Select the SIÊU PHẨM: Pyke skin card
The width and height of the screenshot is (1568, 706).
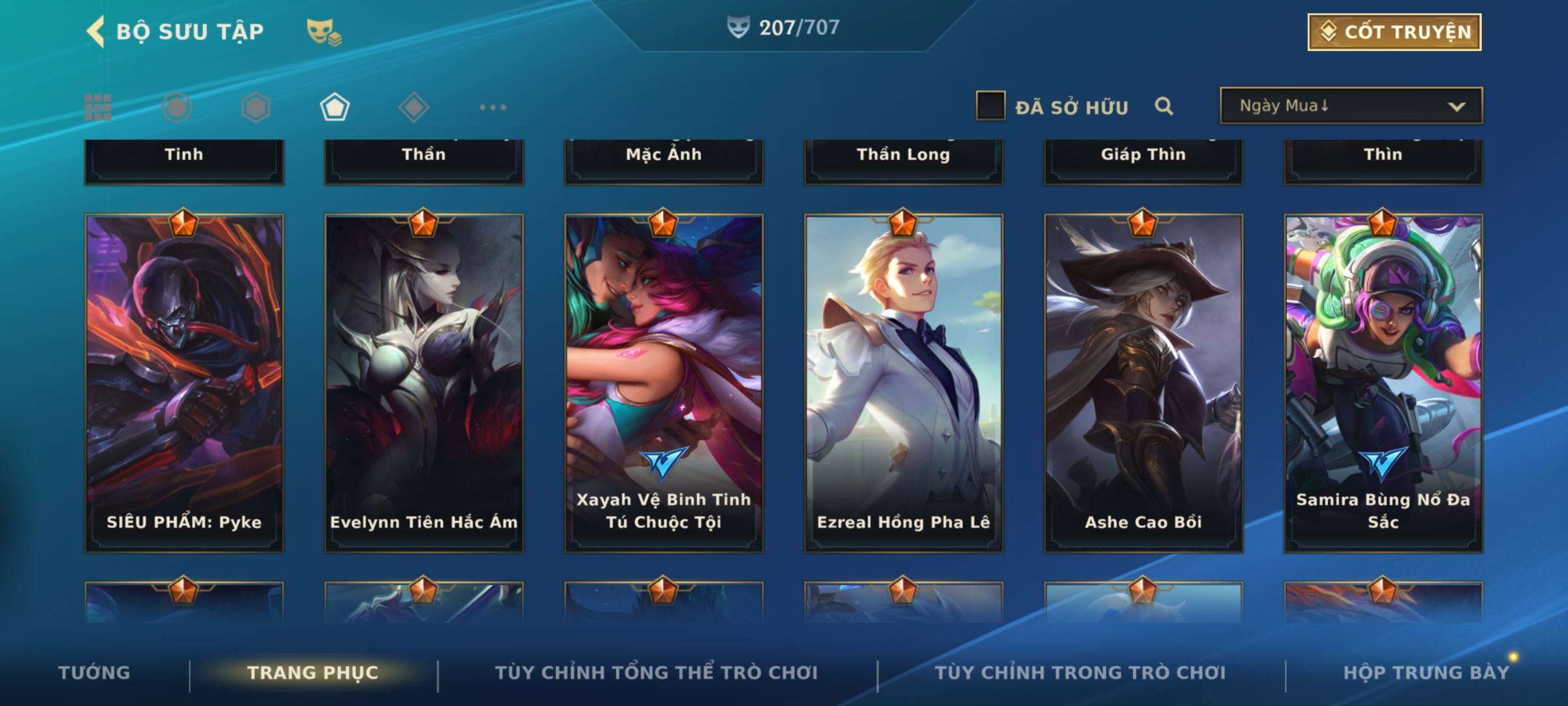(x=184, y=383)
